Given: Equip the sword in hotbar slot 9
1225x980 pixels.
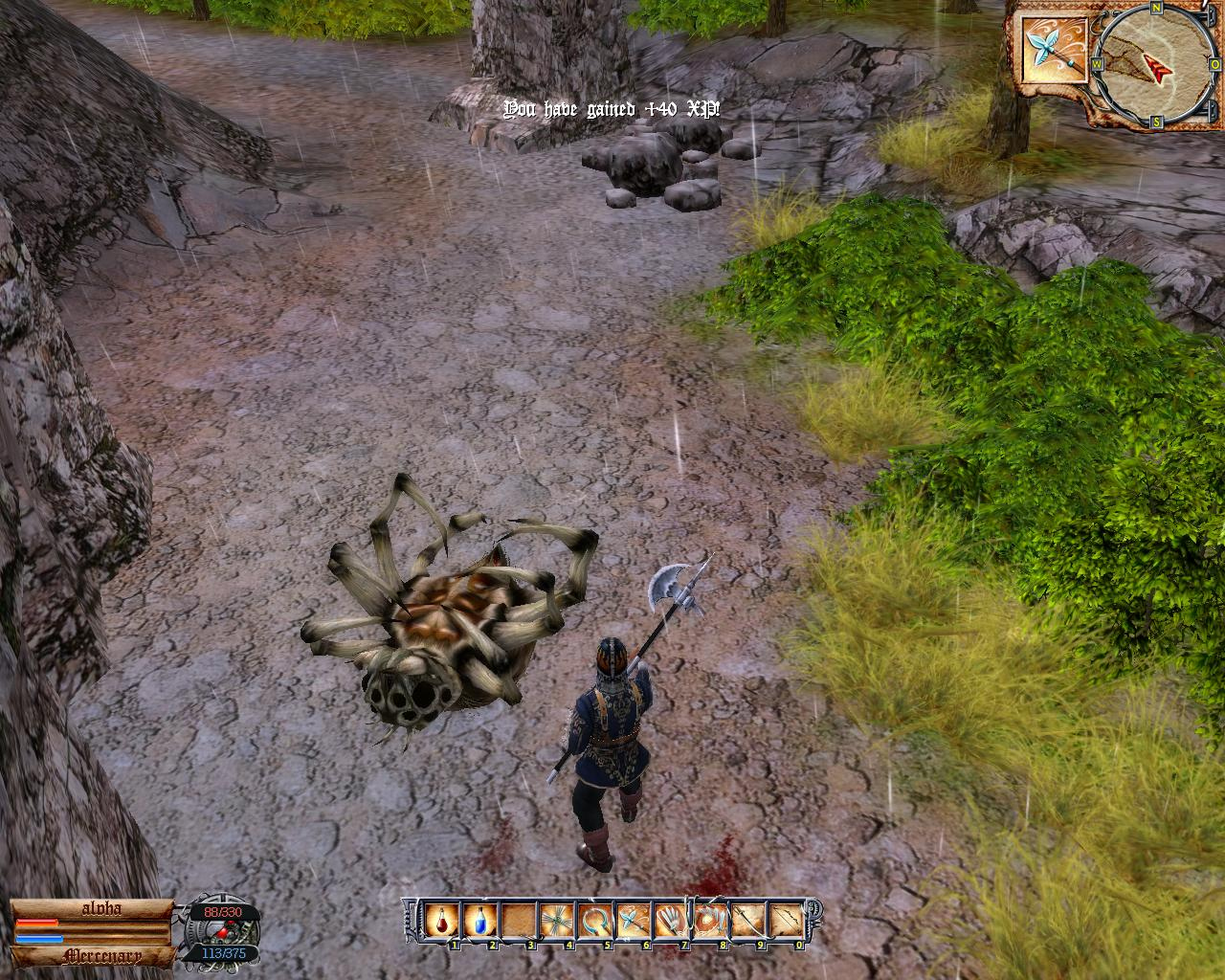Looking at the screenshot, I should pyautogui.click(x=746, y=922).
